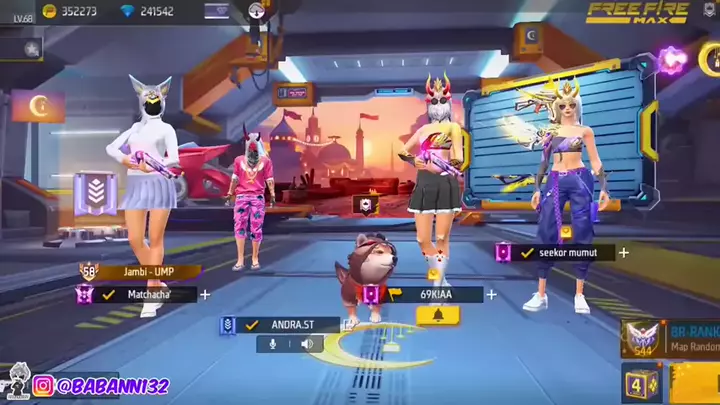Toggle the speaker sound icon

point(307,344)
